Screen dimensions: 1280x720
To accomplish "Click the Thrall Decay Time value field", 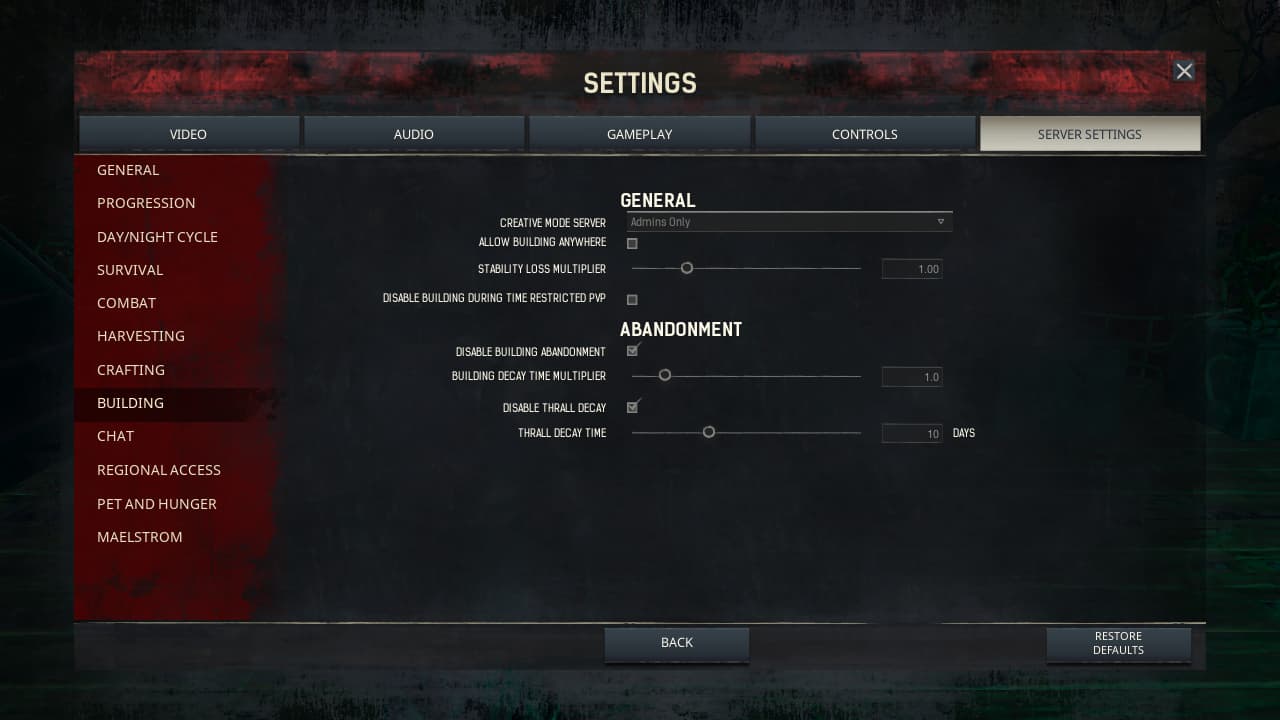I will [x=911, y=432].
